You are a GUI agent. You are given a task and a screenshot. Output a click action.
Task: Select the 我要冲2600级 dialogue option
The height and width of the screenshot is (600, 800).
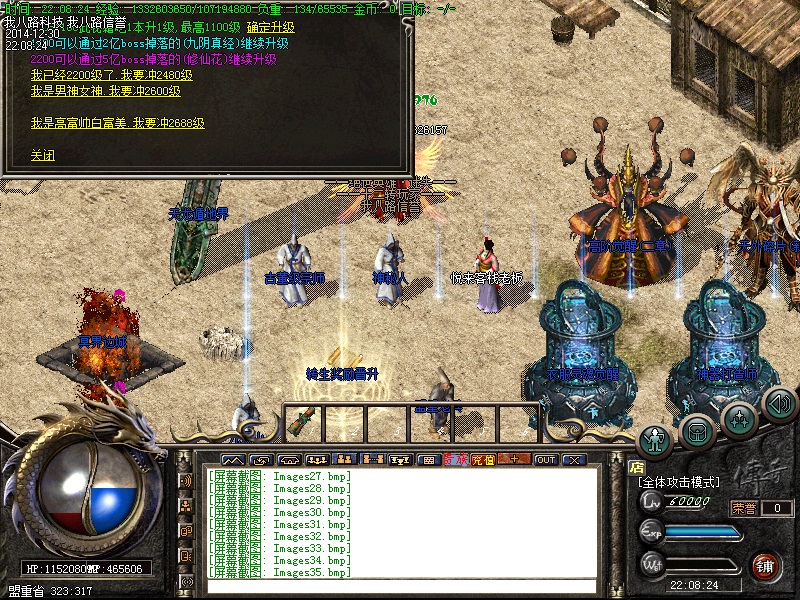point(105,90)
